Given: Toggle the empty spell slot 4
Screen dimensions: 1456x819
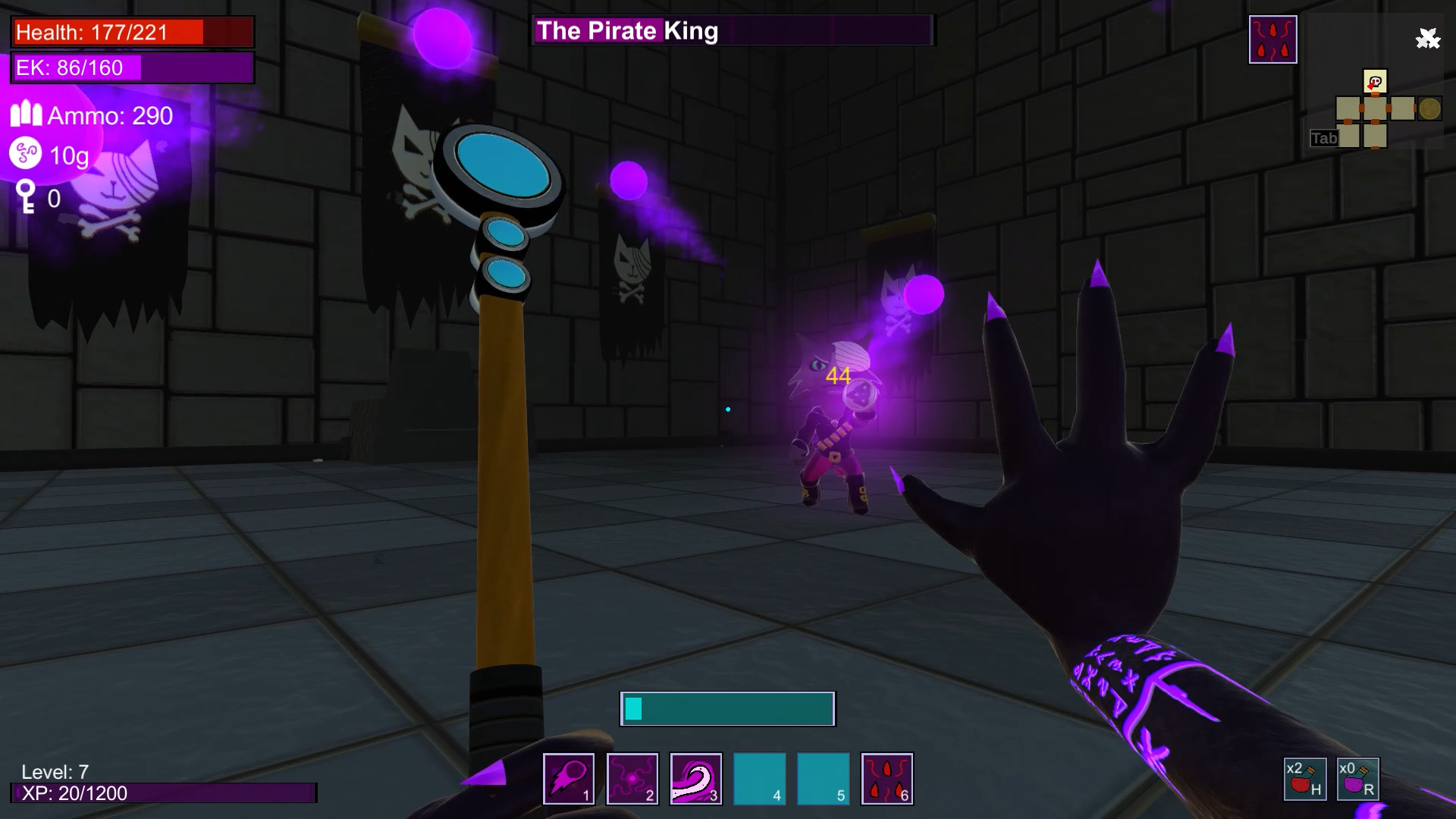Looking at the screenshot, I should click(759, 778).
